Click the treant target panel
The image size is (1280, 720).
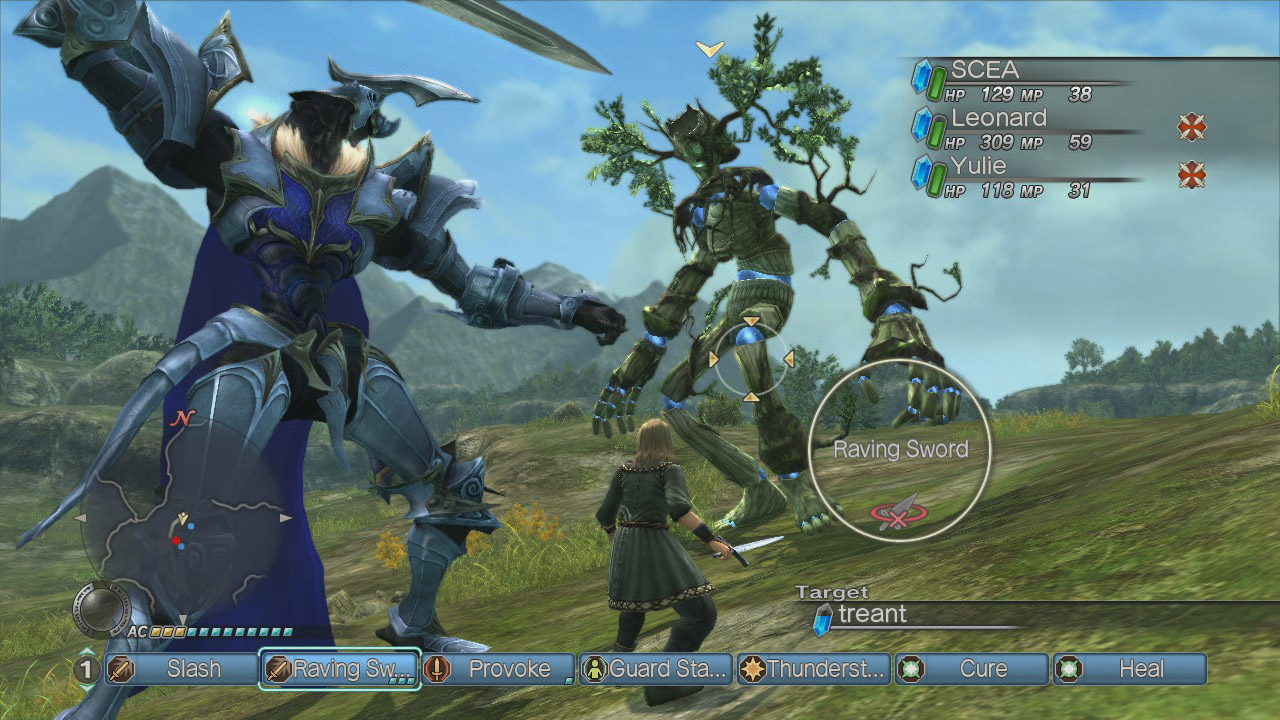click(900, 615)
